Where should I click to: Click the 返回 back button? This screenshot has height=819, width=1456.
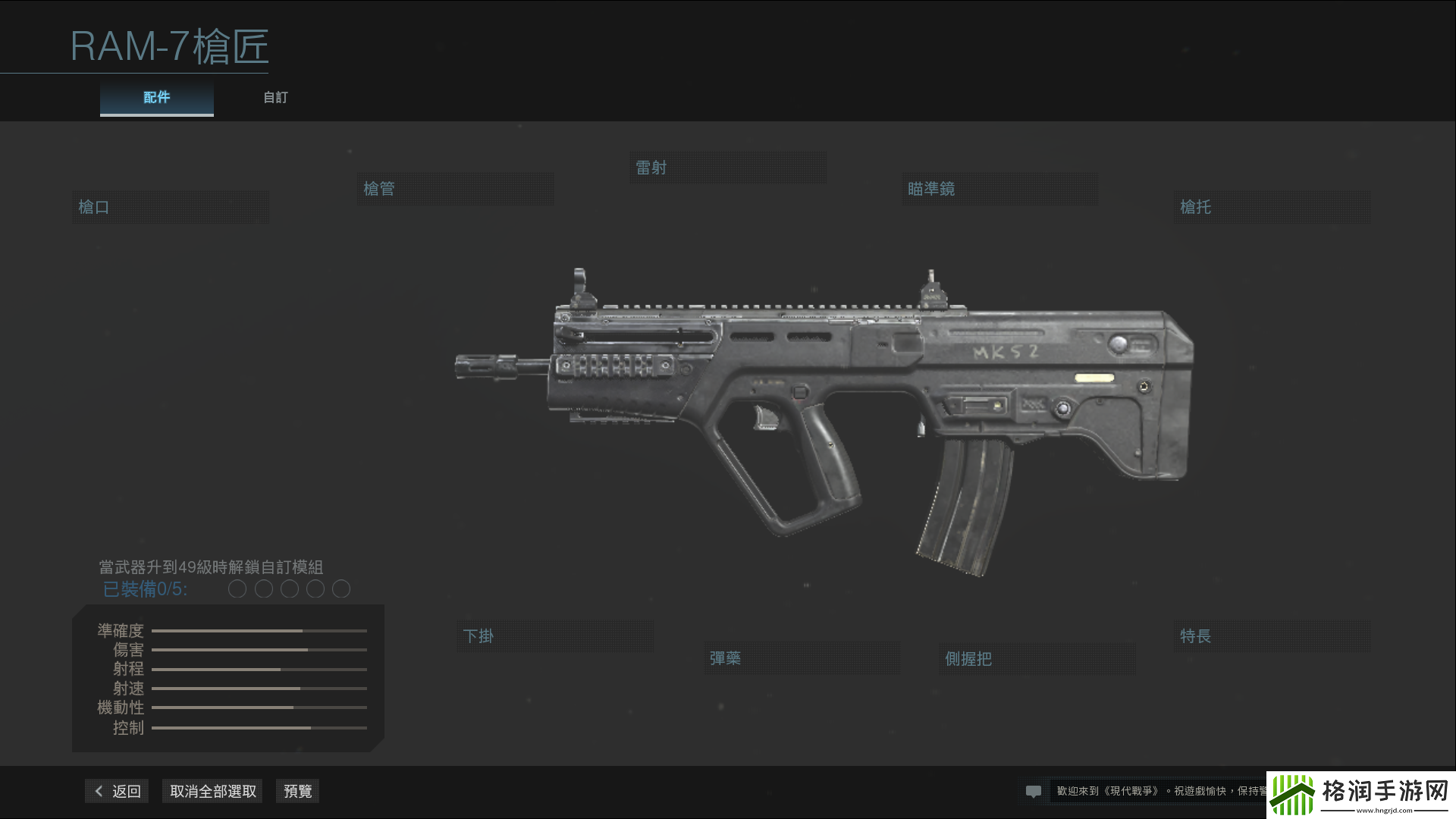[x=115, y=790]
